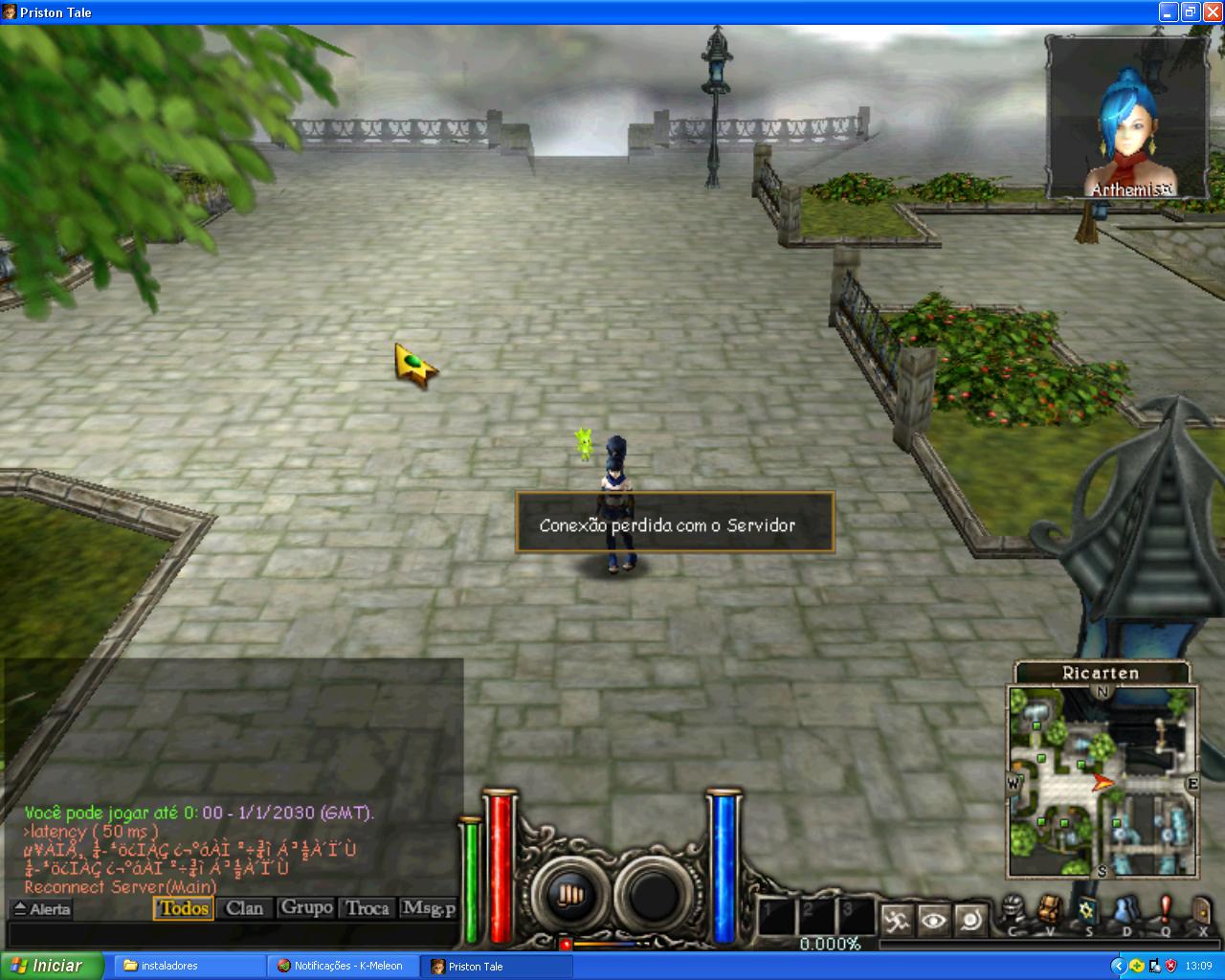The image size is (1225, 980).
Task: Click the eye view button
Action: click(x=933, y=921)
